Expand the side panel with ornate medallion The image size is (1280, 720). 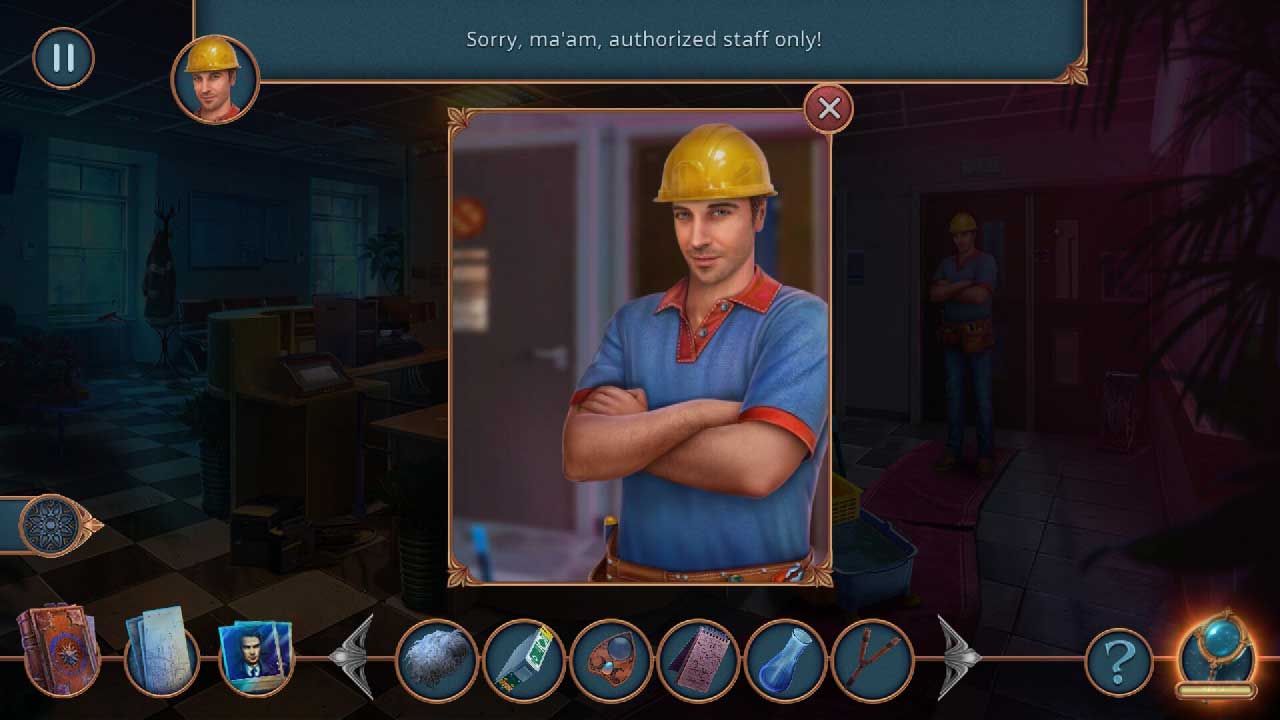coord(49,525)
